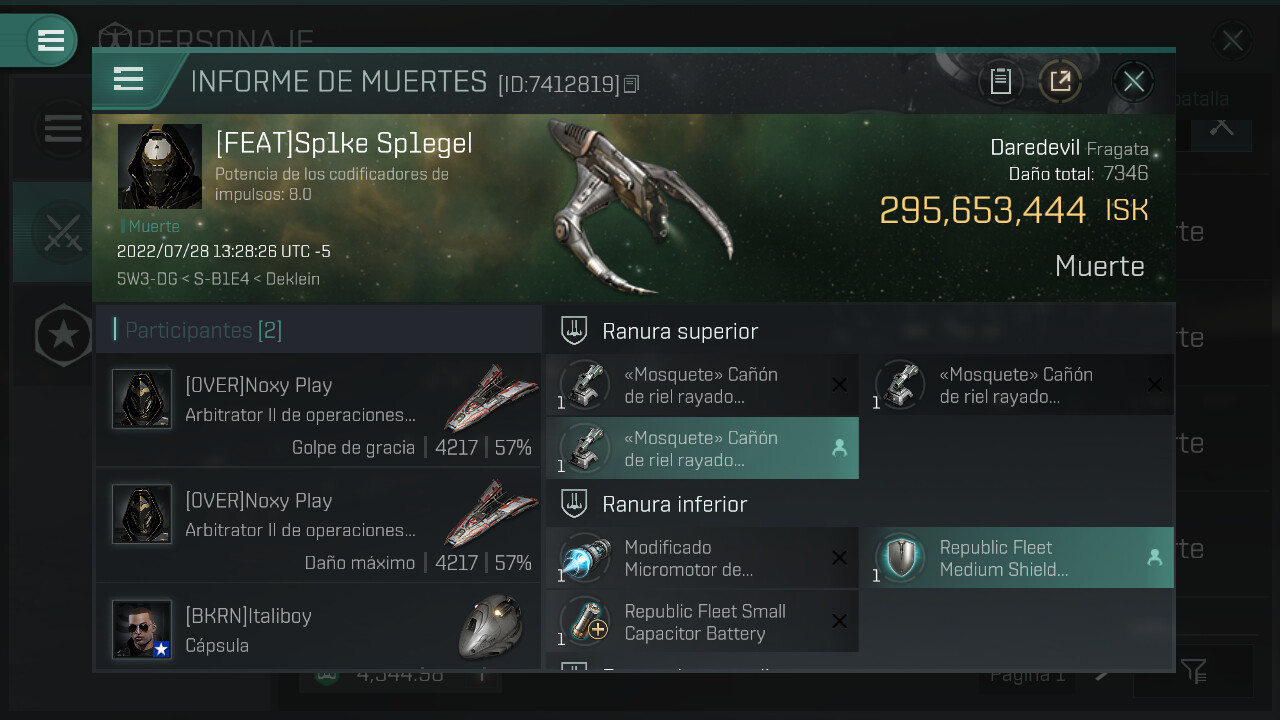View Spike Spiegel's pilot portrait

[160, 166]
